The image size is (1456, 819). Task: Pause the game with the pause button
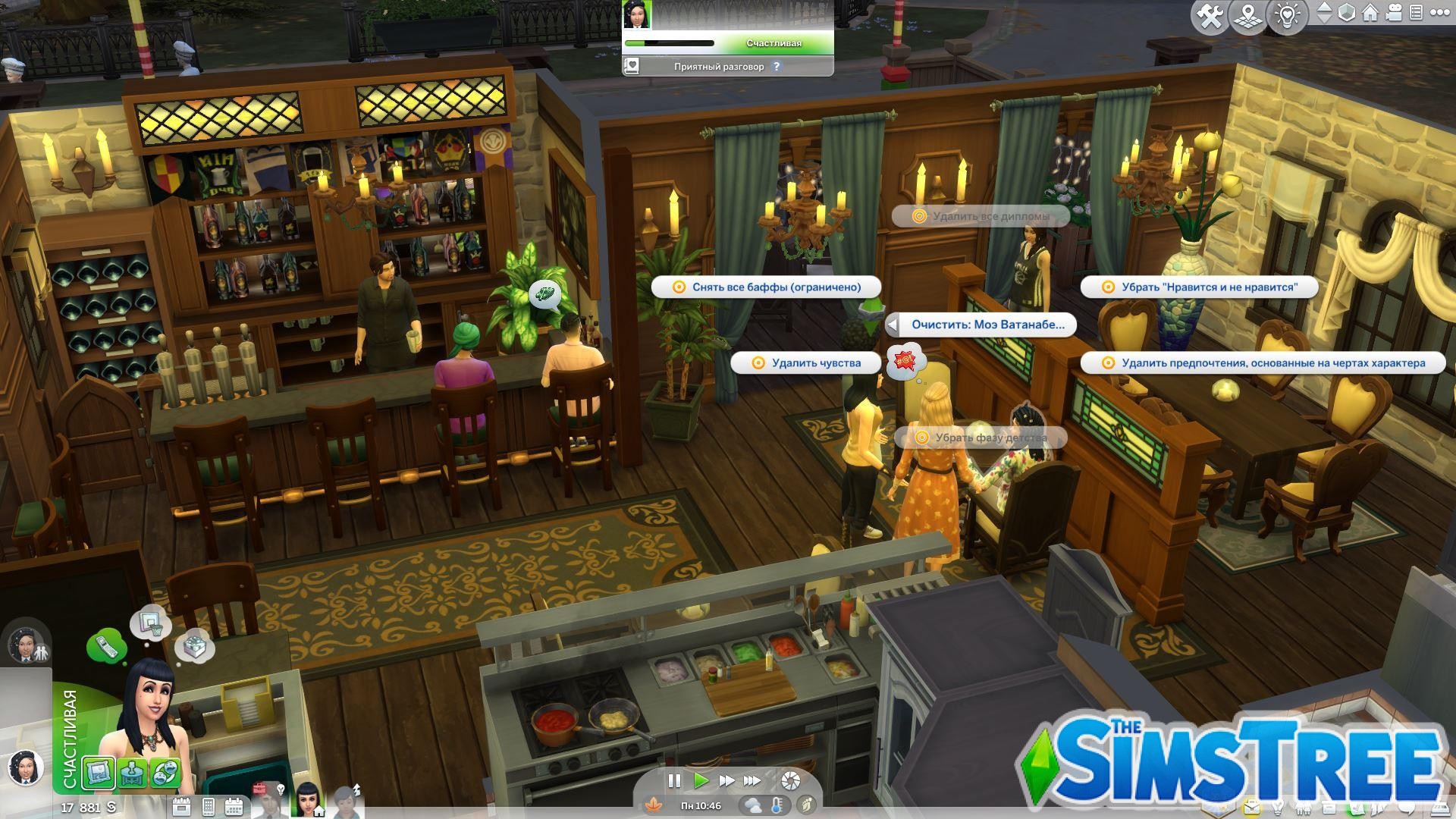point(674,780)
